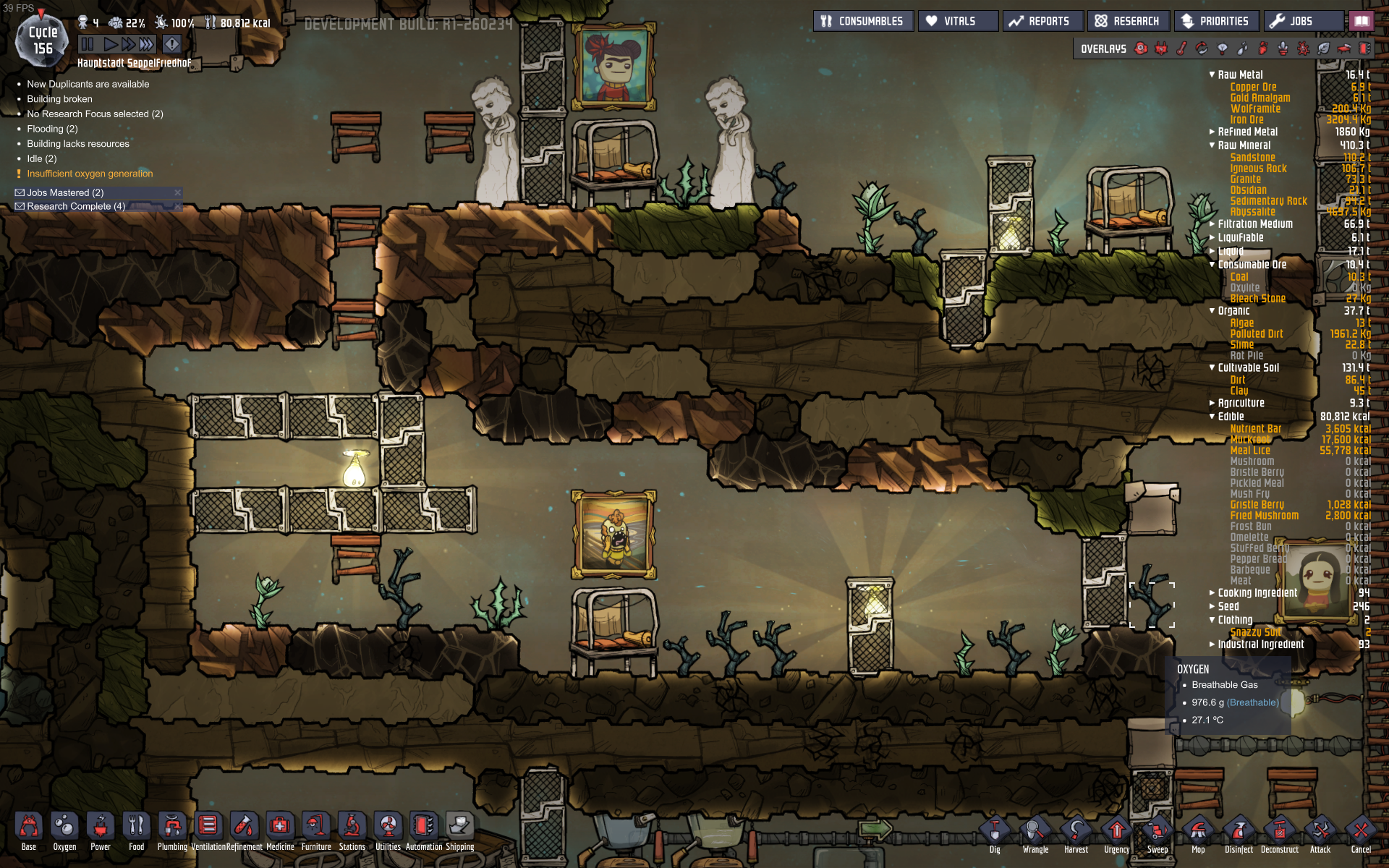Open the Priorities management screen
This screenshot has width=1389, height=868.
pyautogui.click(x=1216, y=21)
